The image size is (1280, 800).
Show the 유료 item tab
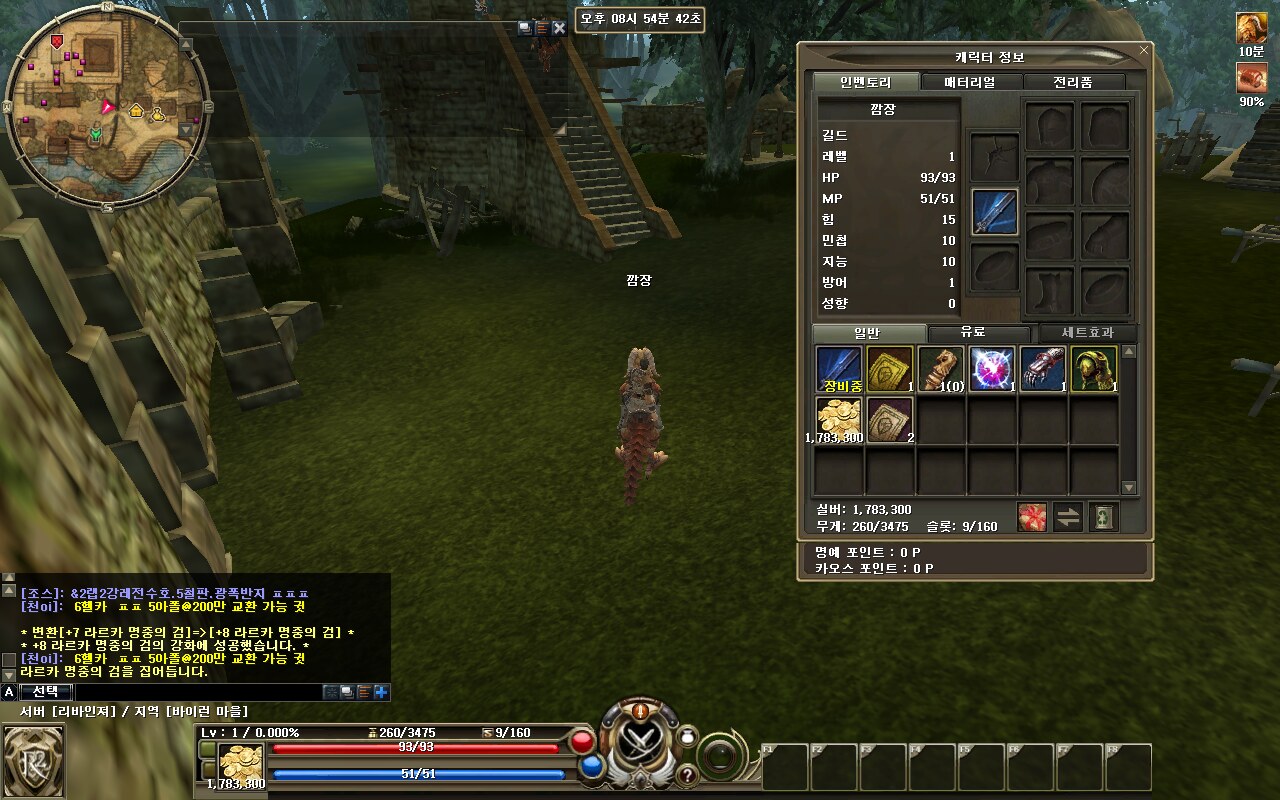tap(978, 333)
